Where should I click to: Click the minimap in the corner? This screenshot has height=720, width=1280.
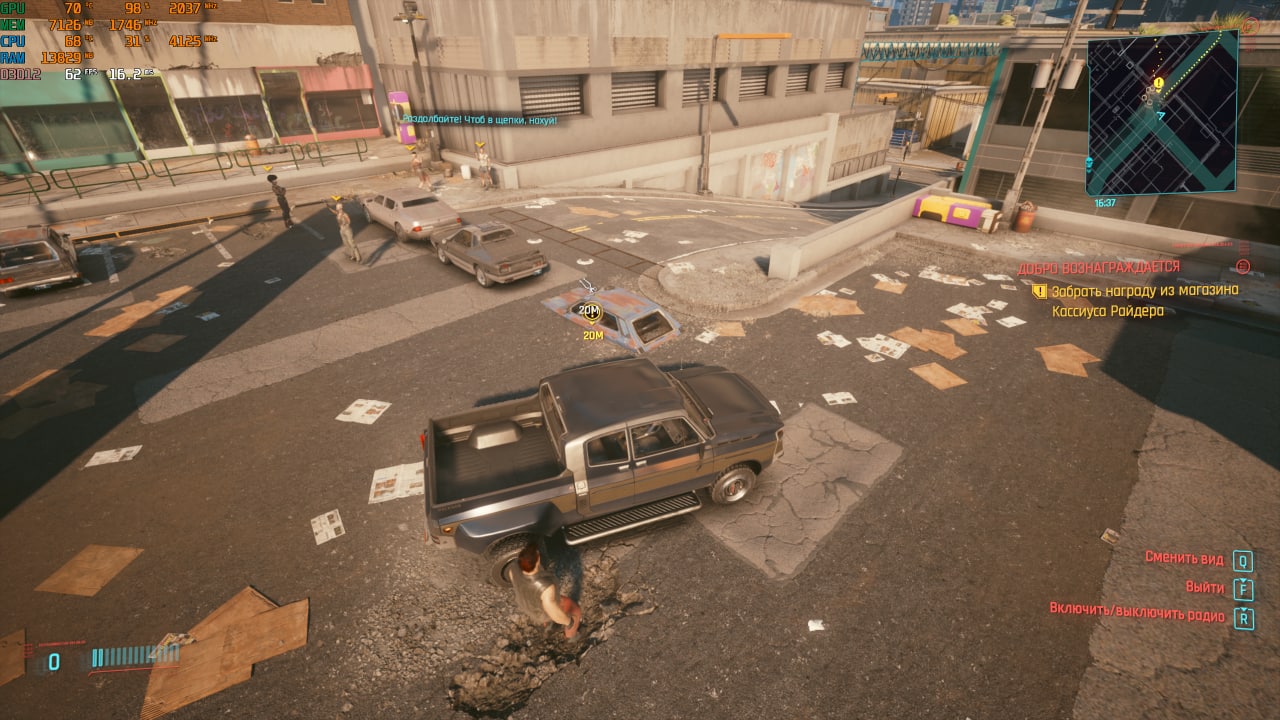tap(1162, 112)
